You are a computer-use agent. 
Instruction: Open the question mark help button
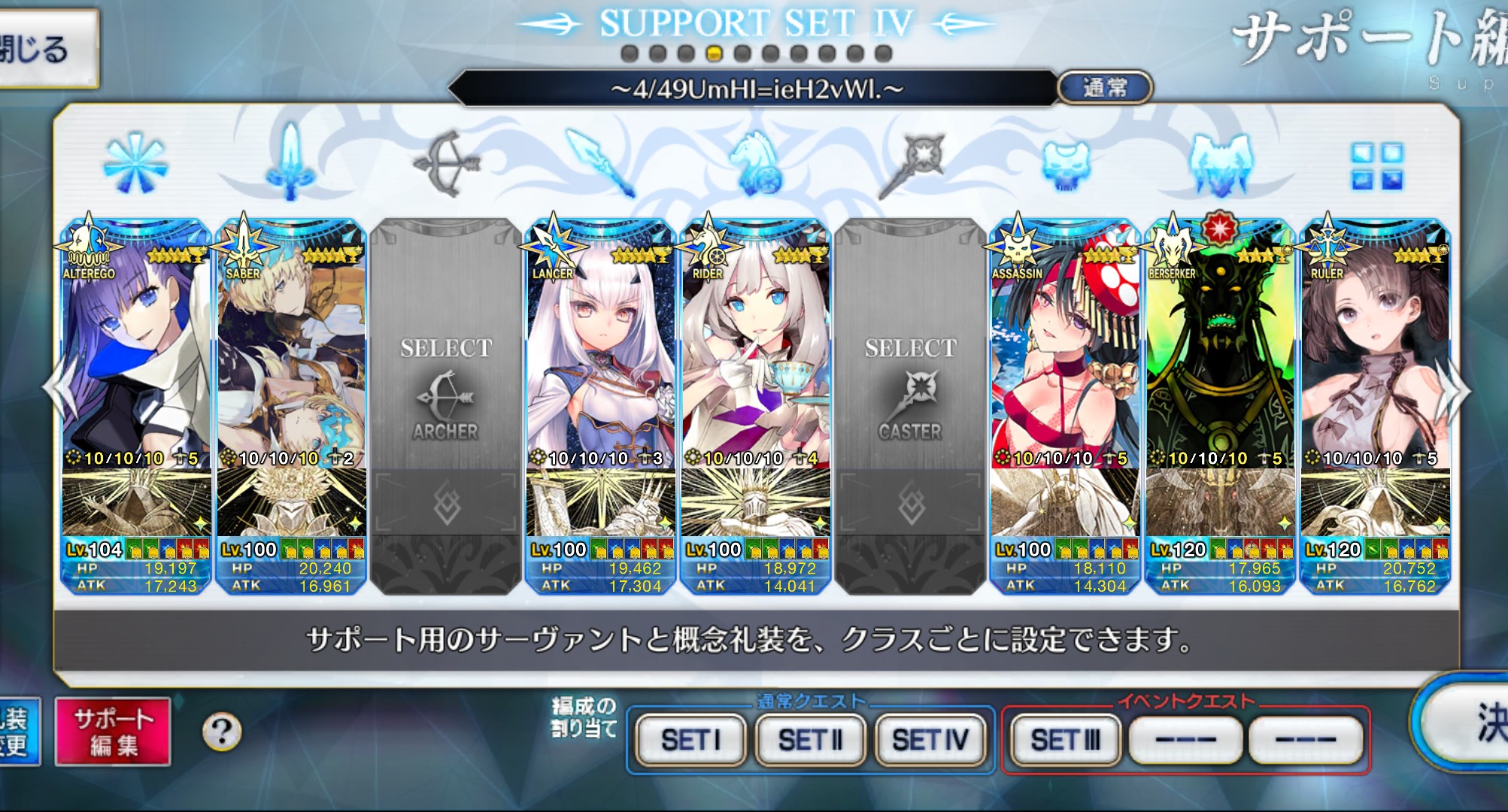click(x=222, y=731)
